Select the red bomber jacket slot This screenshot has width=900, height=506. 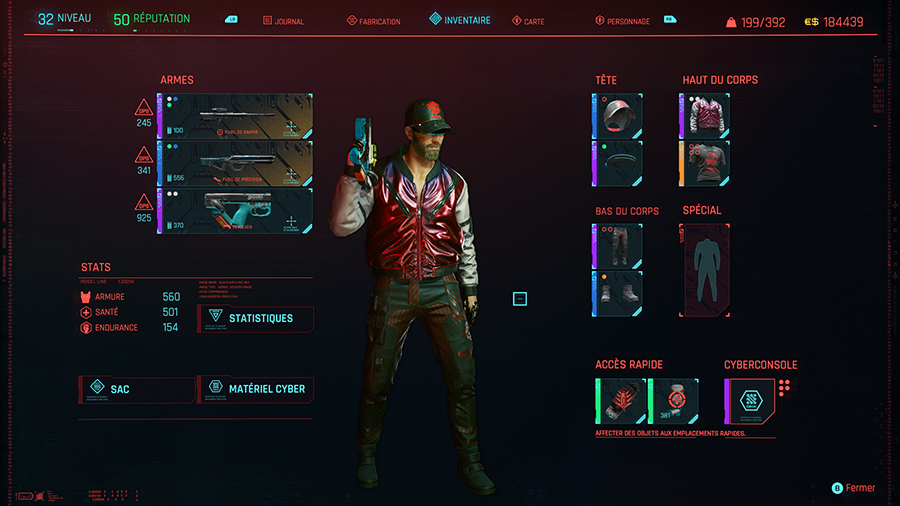[x=706, y=115]
